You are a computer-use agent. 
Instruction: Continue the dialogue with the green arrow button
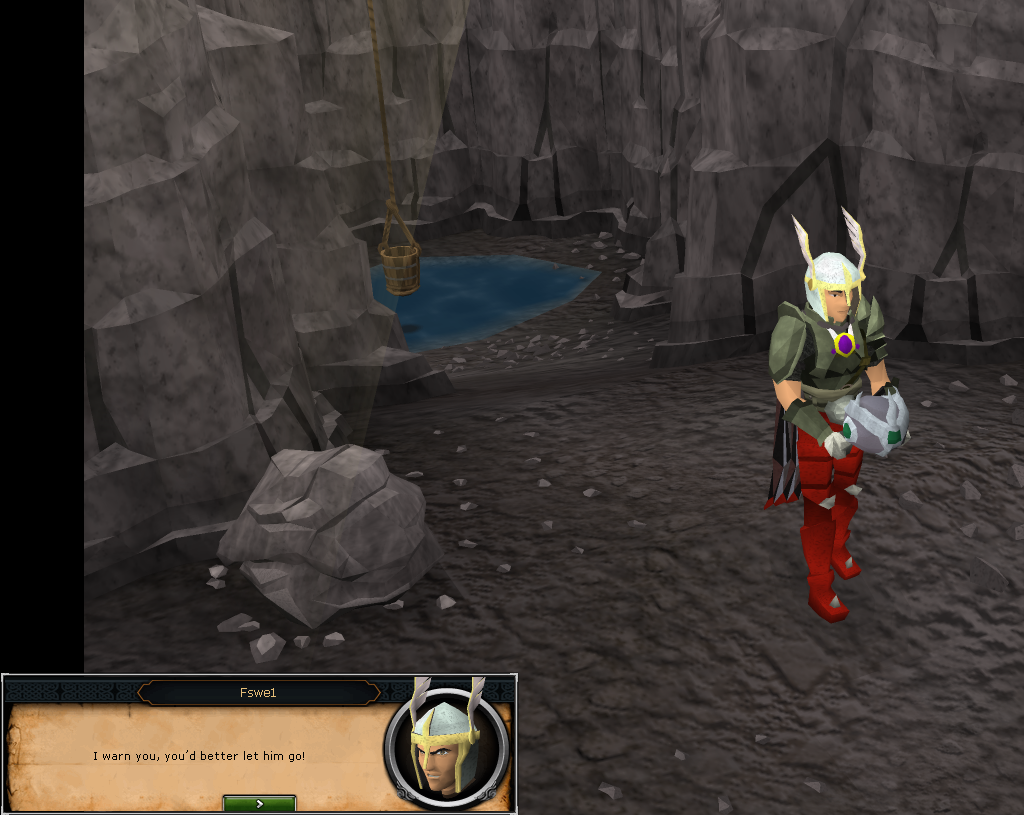click(x=259, y=803)
